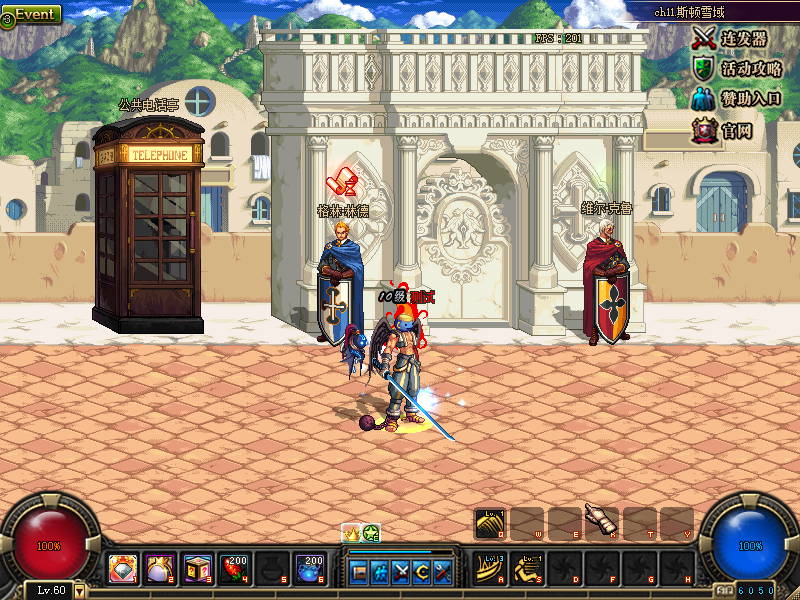Use the blue potion in slot 6
Screen dimensions: 800x600
point(308,569)
